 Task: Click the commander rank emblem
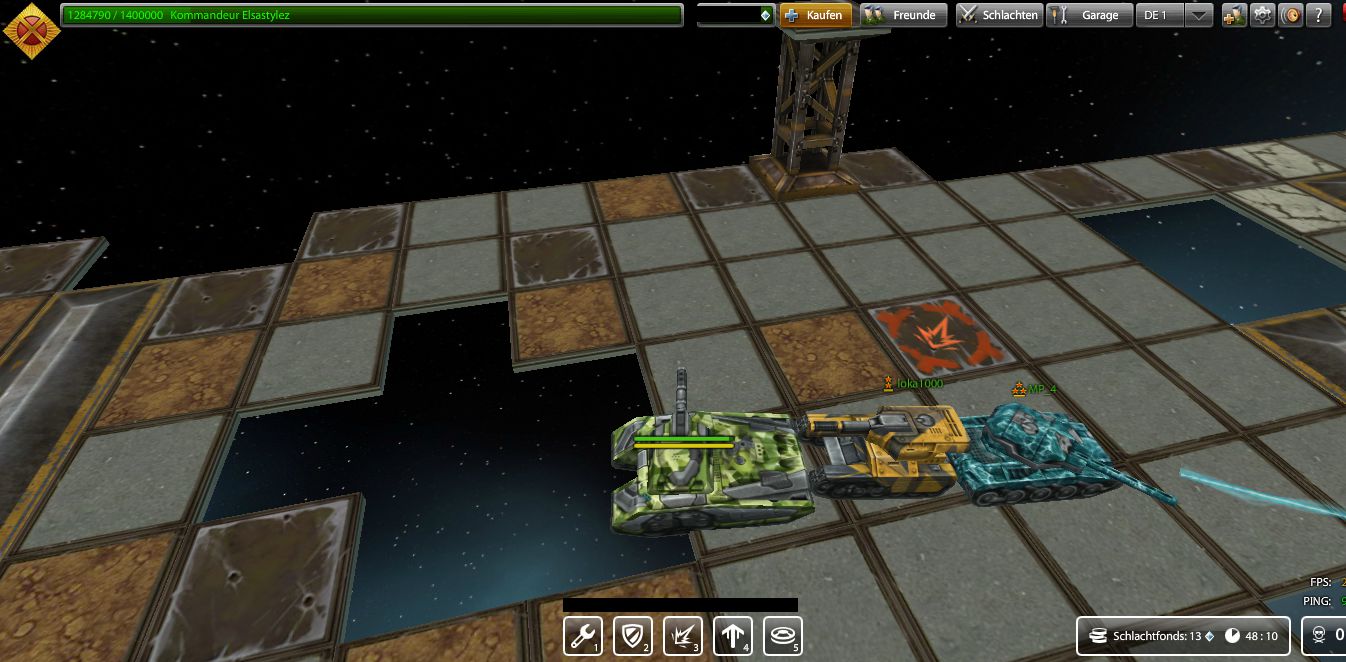32,31
